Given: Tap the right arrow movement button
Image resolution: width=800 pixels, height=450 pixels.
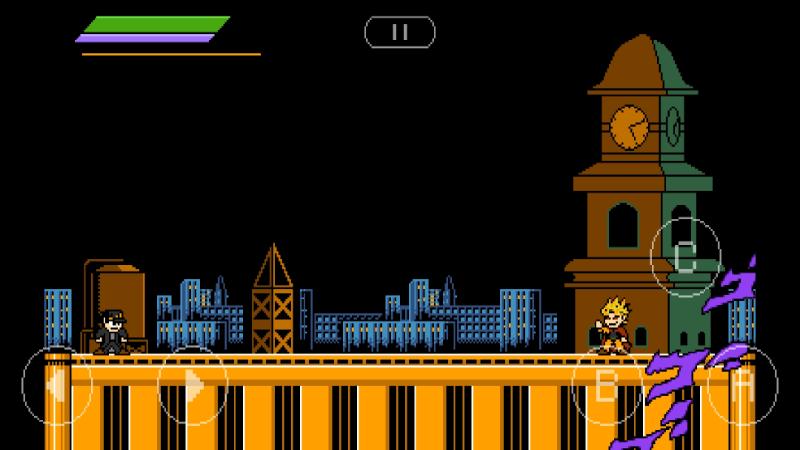Looking at the screenshot, I should [193, 385].
